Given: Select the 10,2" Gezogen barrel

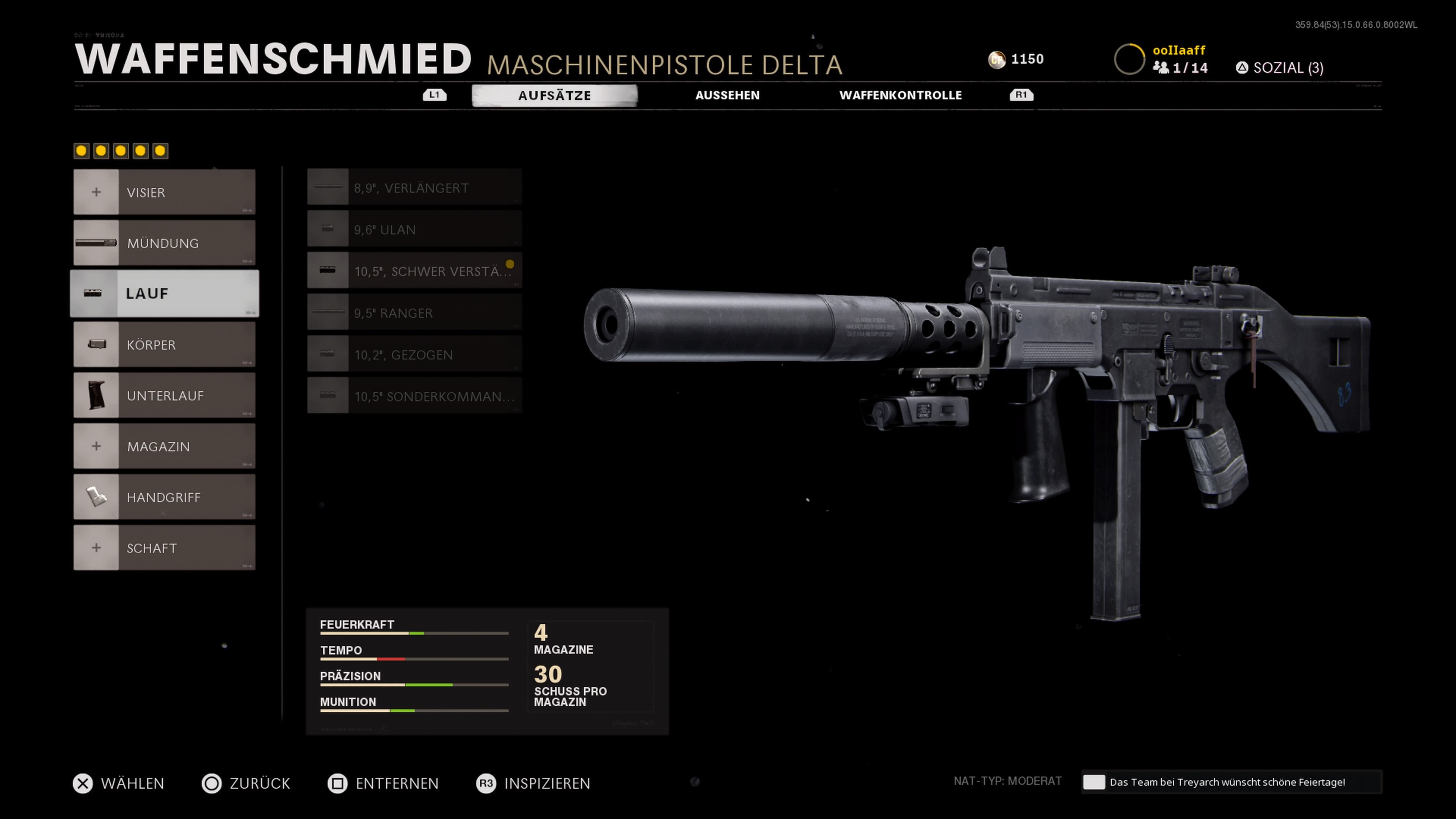Looking at the screenshot, I should click(x=414, y=355).
